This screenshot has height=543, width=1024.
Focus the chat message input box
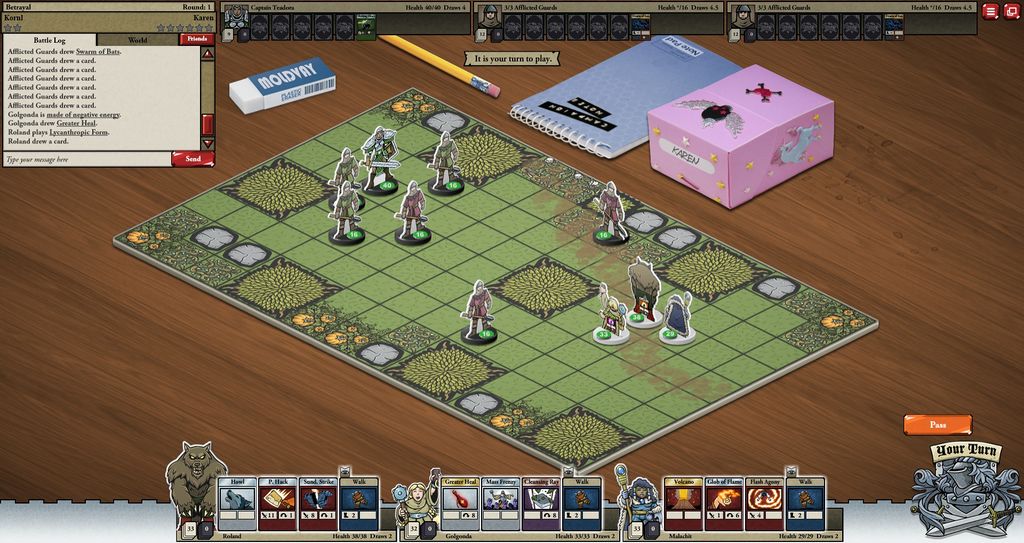[86, 159]
